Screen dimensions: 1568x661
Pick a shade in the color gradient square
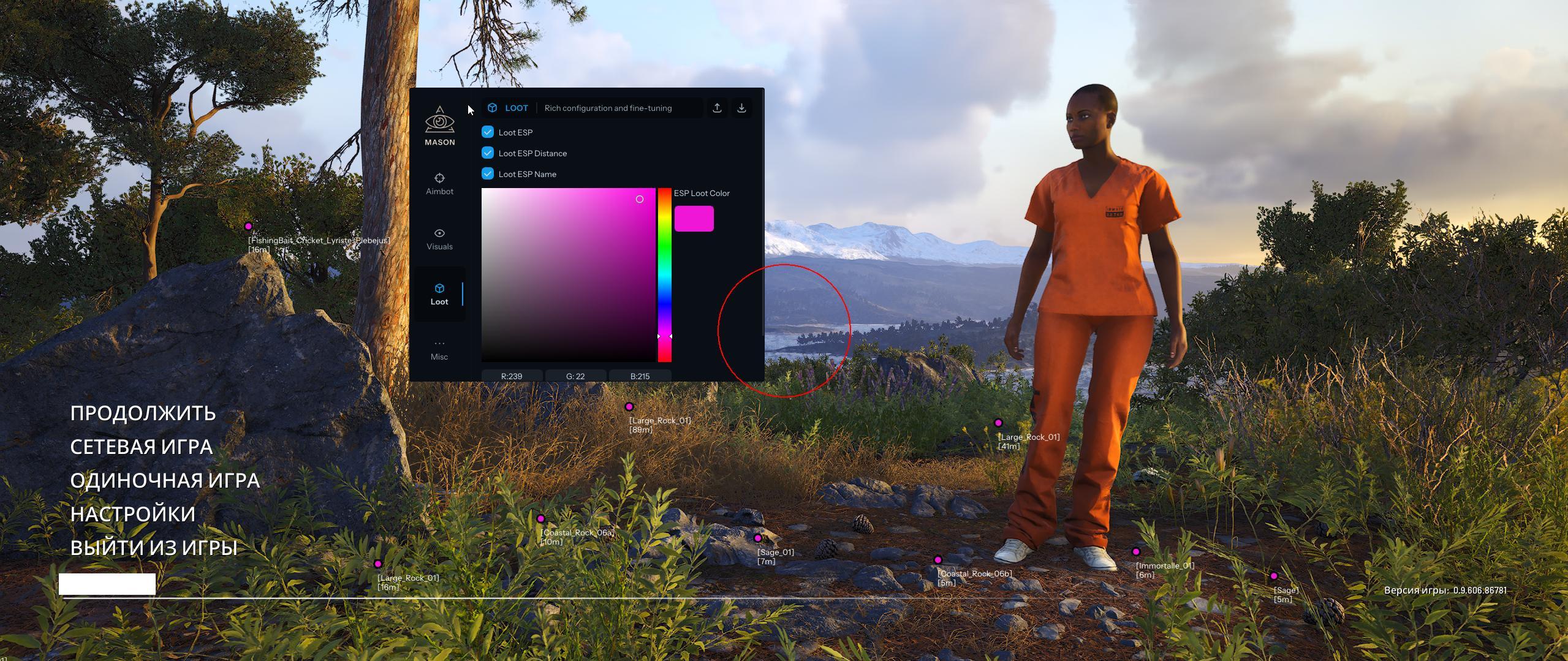click(x=568, y=274)
